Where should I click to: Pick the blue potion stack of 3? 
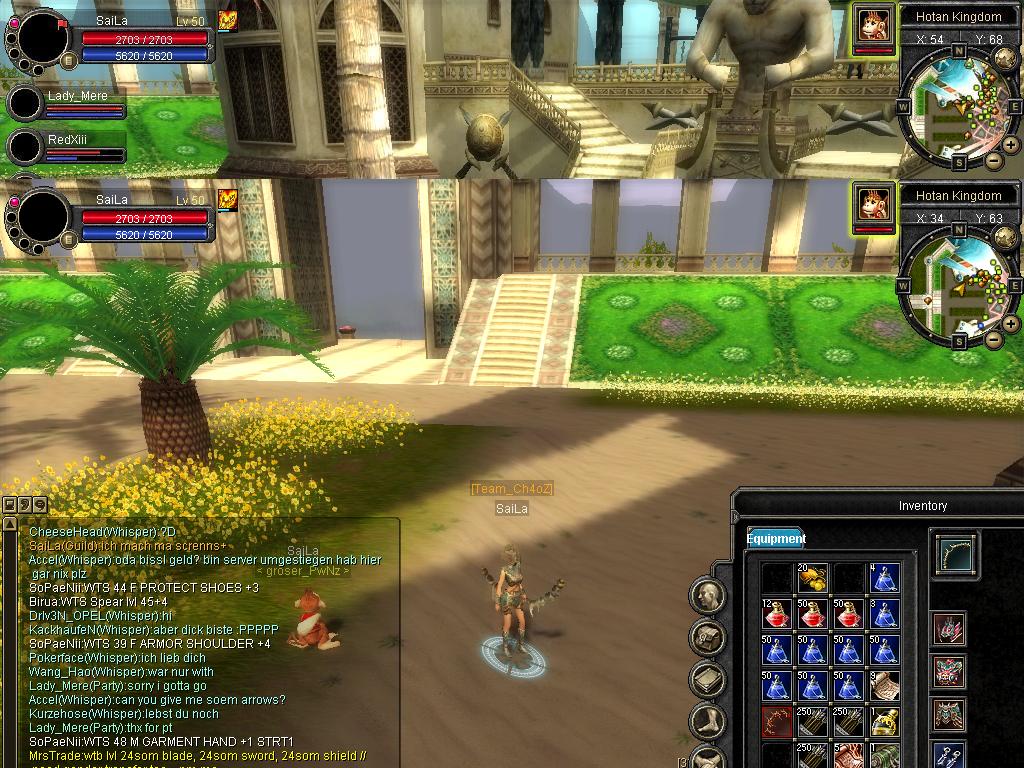pyautogui.click(x=884, y=614)
